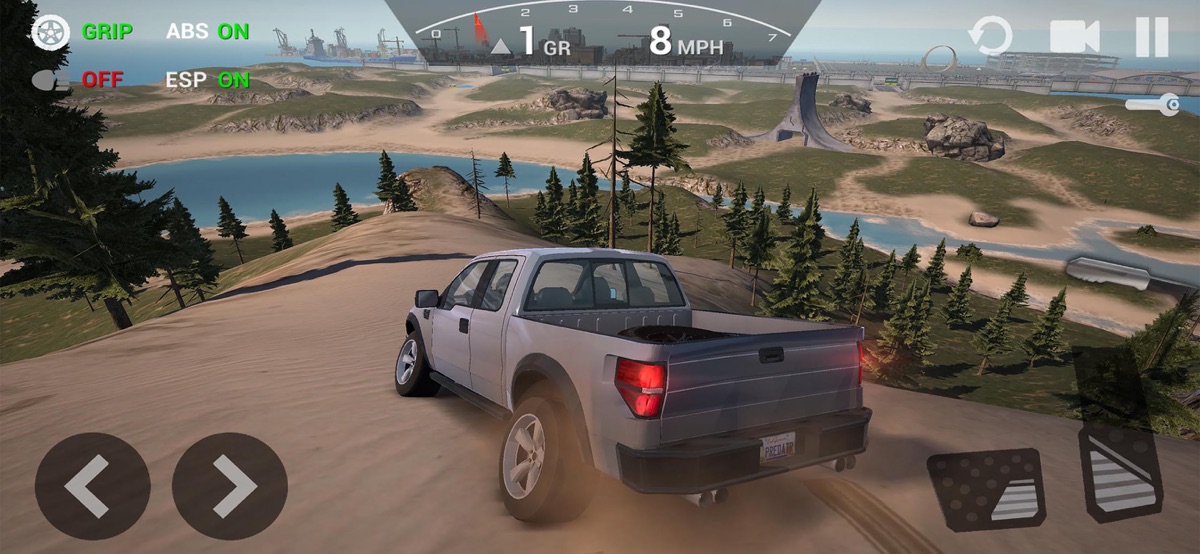Toggle ESP off
Viewport: 1200px width, 554px height.
(208, 80)
